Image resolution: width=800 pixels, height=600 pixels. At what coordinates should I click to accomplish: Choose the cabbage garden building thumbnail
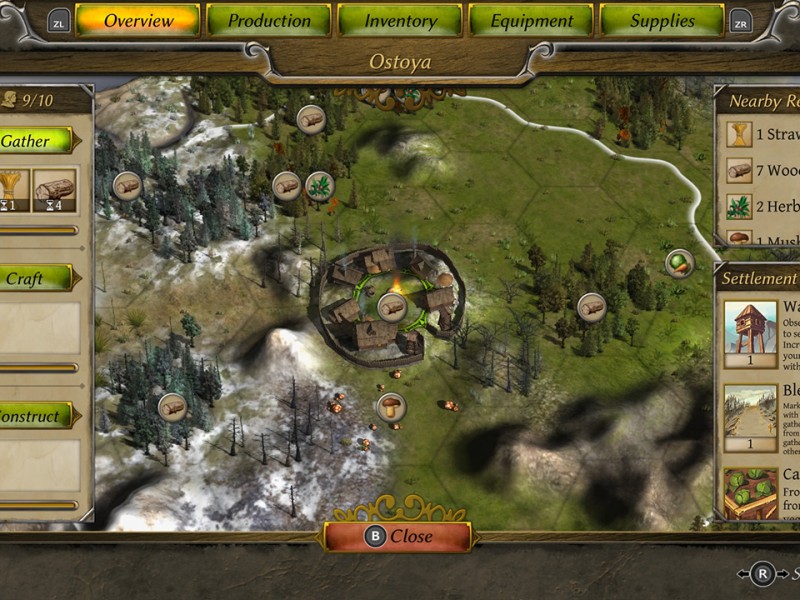click(751, 494)
